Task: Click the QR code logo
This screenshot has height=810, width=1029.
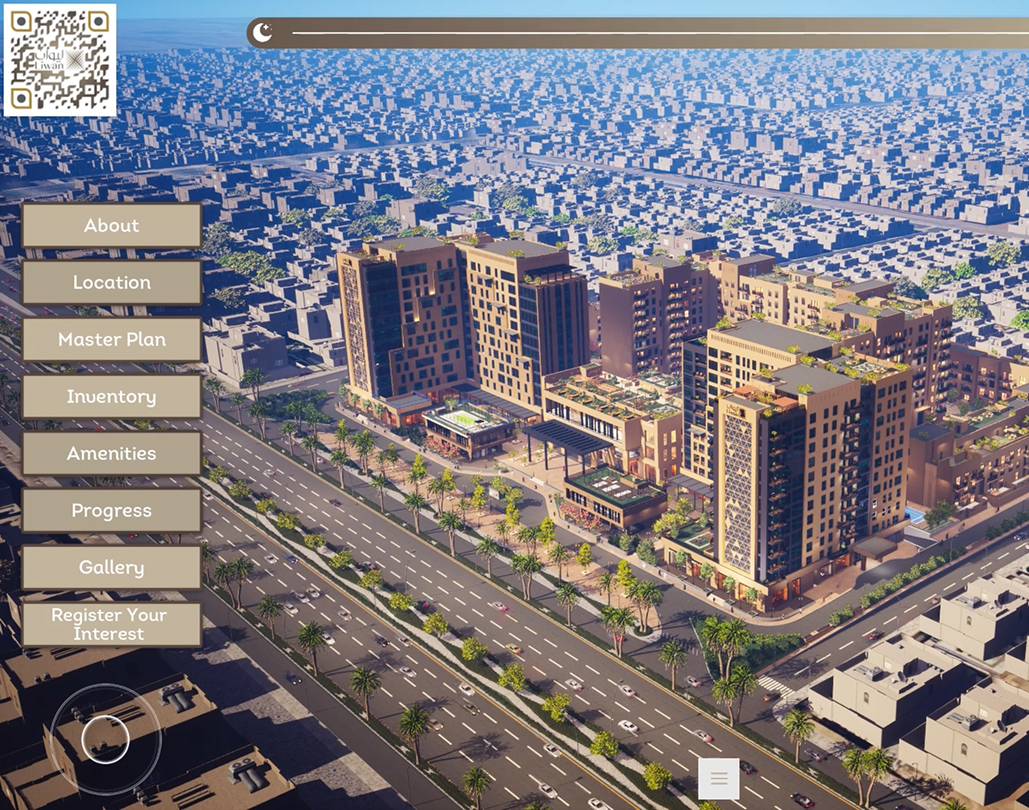Action: coord(60,60)
